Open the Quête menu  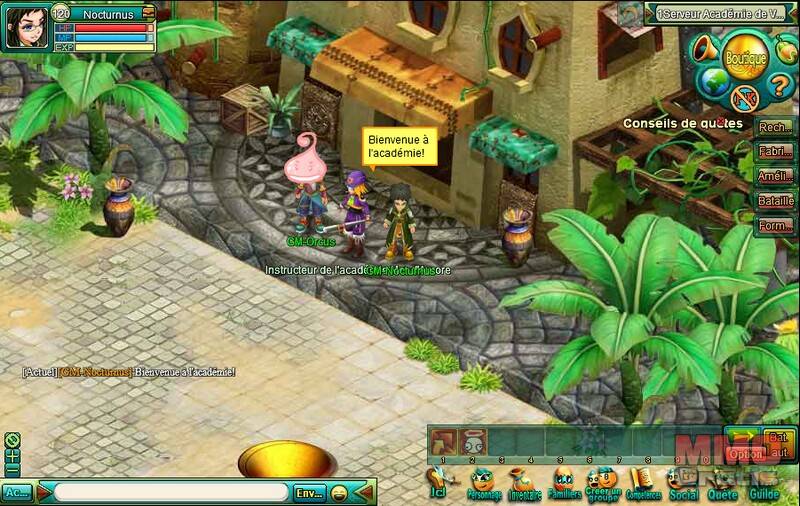click(x=721, y=483)
